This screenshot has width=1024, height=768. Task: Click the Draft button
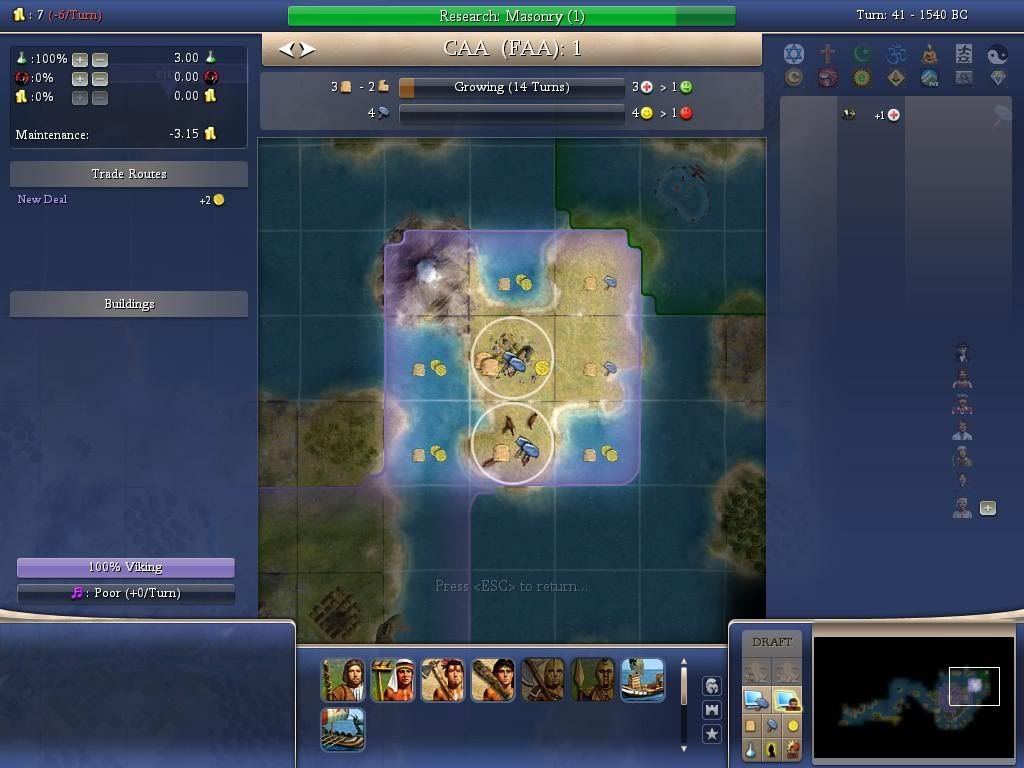coord(771,642)
